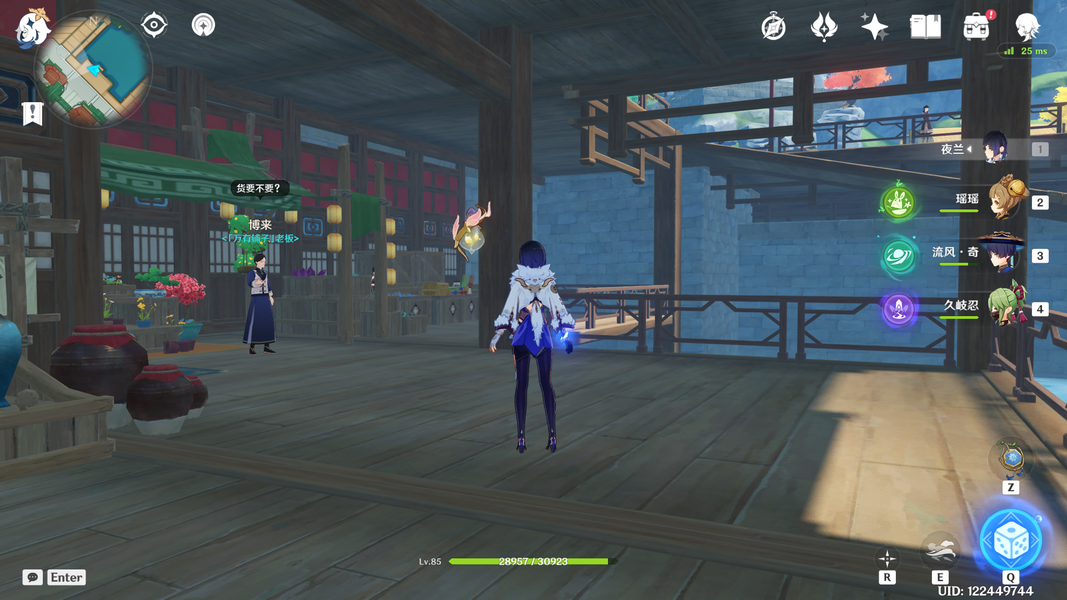Open the compass events icon
Viewport: 1067px width, 600px height.
(x=773, y=27)
